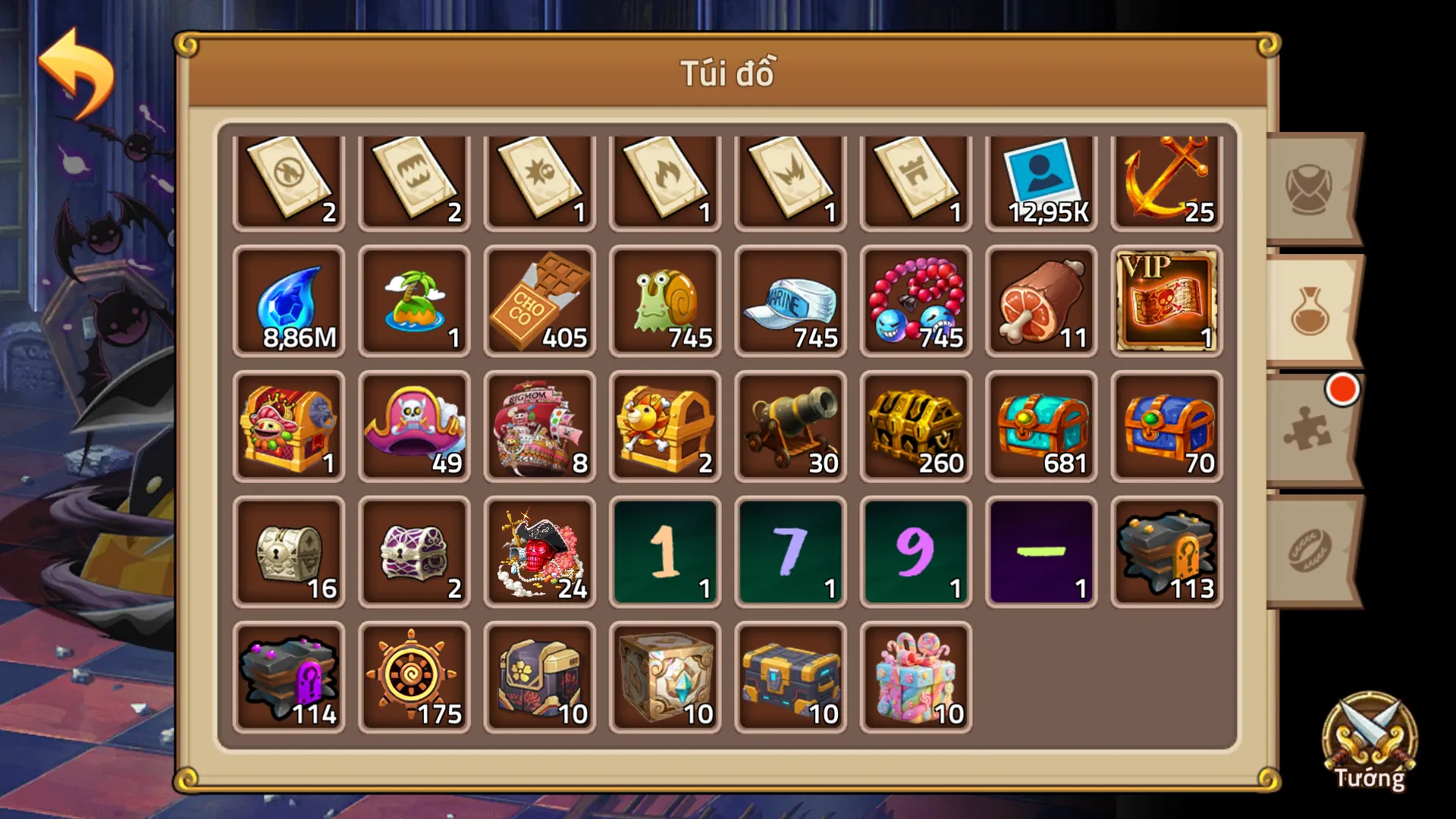Open the Marine cap item
This screenshot has width=1456, height=819.
[x=789, y=302]
